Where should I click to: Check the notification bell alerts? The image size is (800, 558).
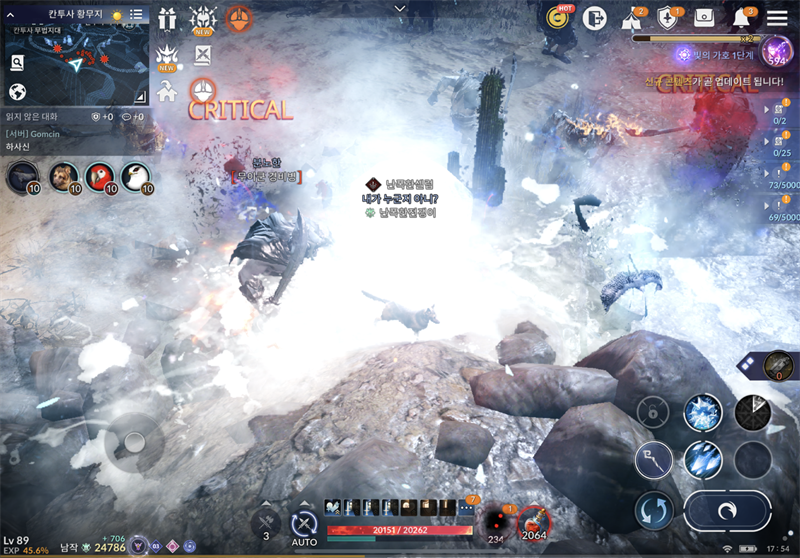(x=742, y=18)
